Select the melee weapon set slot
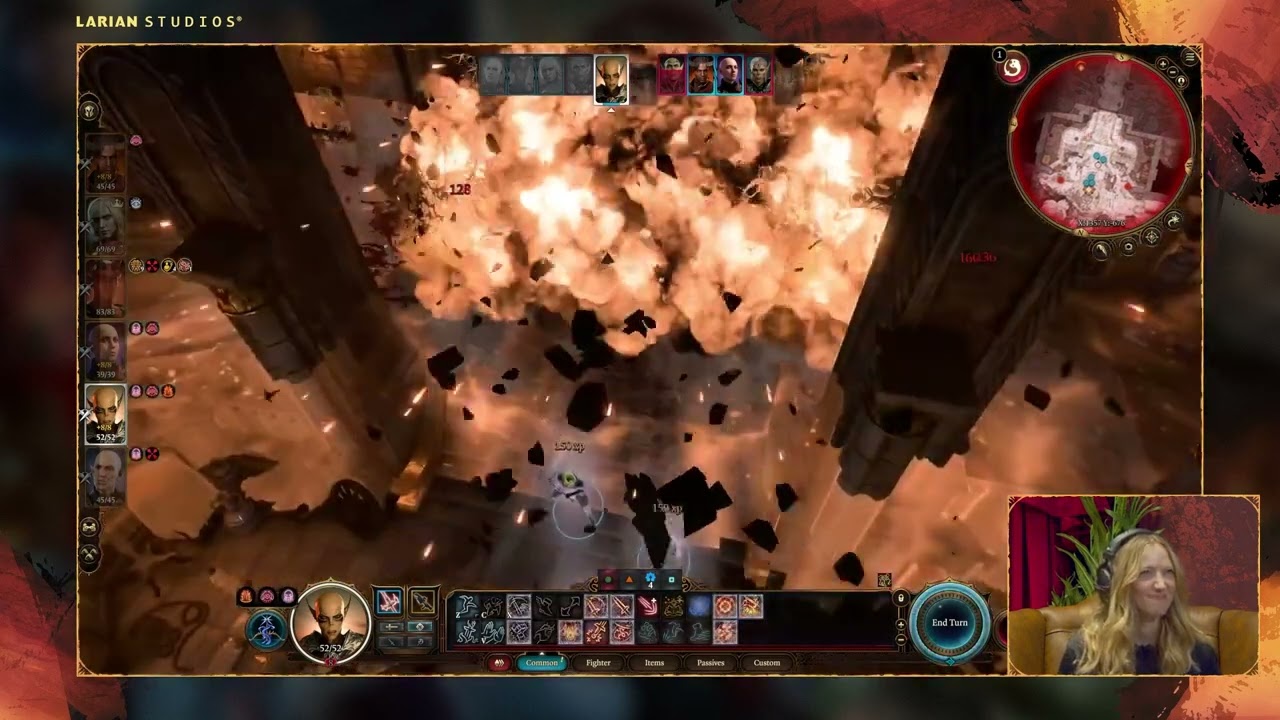The image size is (1280, 720). pos(389,601)
